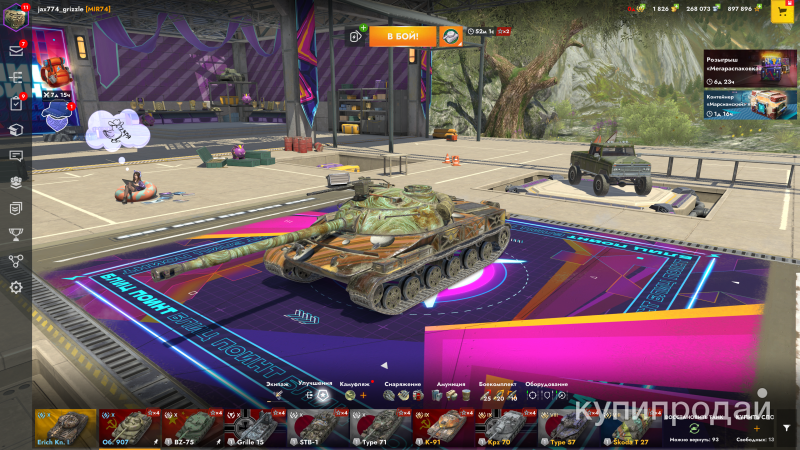Open the trophy icon in the sidebar

(x=16, y=235)
